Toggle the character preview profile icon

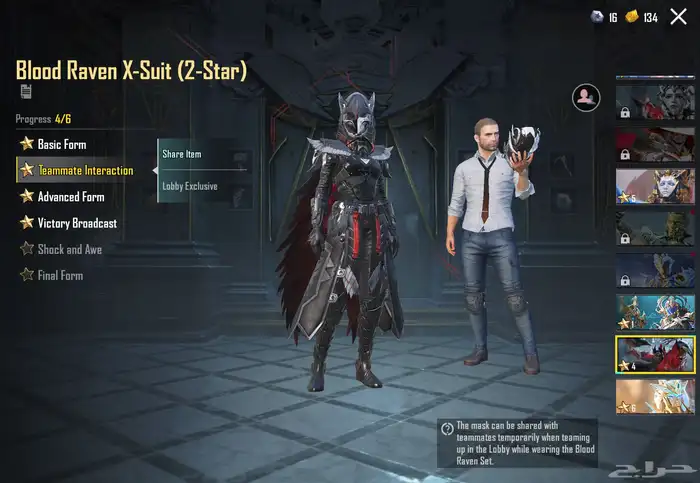[x=584, y=97]
